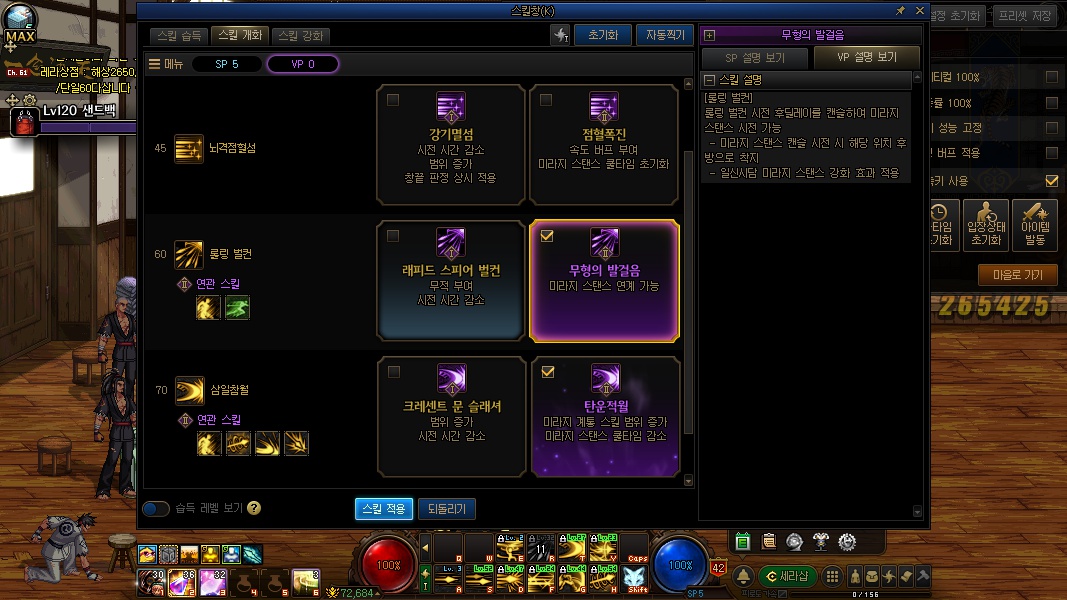Click the 탄운적월 skill card
The width and height of the screenshot is (1067, 600).
[x=603, y=417]
